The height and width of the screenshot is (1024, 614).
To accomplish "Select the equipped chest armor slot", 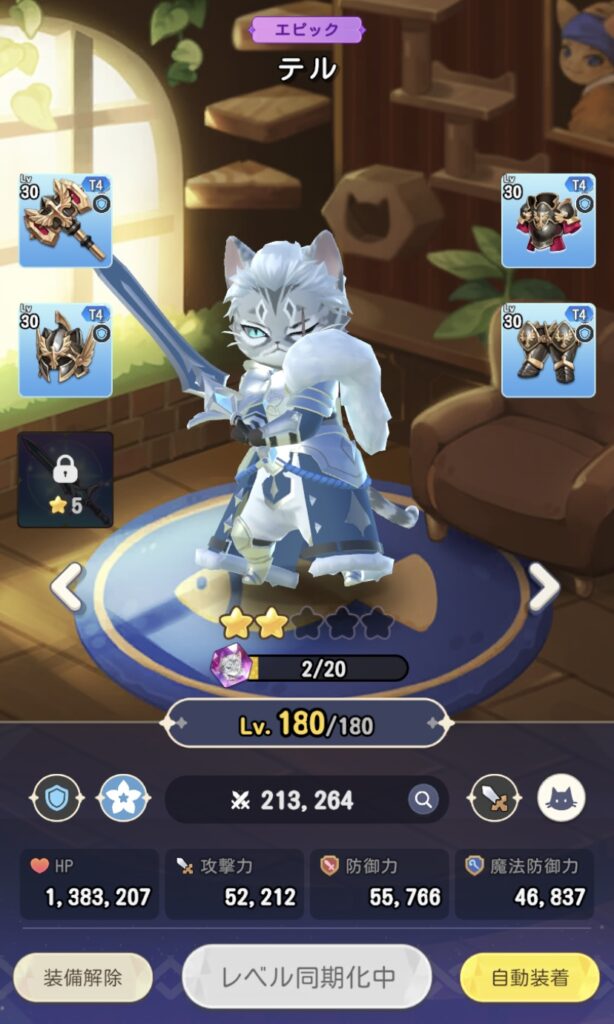I will coord(548,221).
